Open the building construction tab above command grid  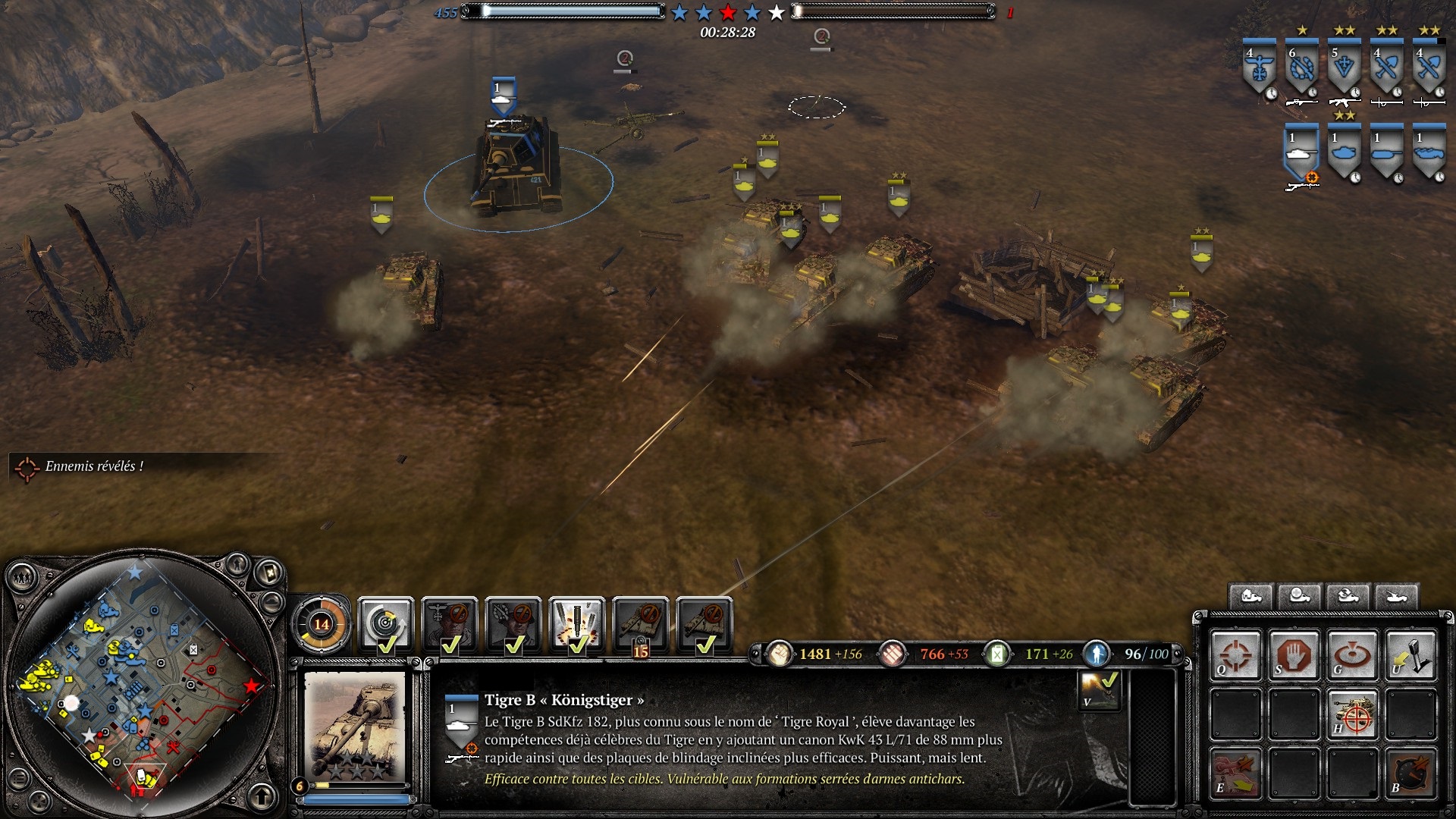[1250, 596]
